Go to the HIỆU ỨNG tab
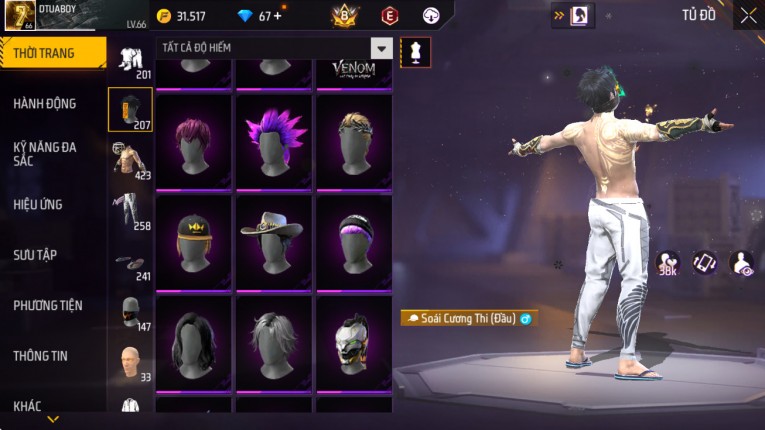765x430 pixels. pyautogui.click(x=38, y=204)
